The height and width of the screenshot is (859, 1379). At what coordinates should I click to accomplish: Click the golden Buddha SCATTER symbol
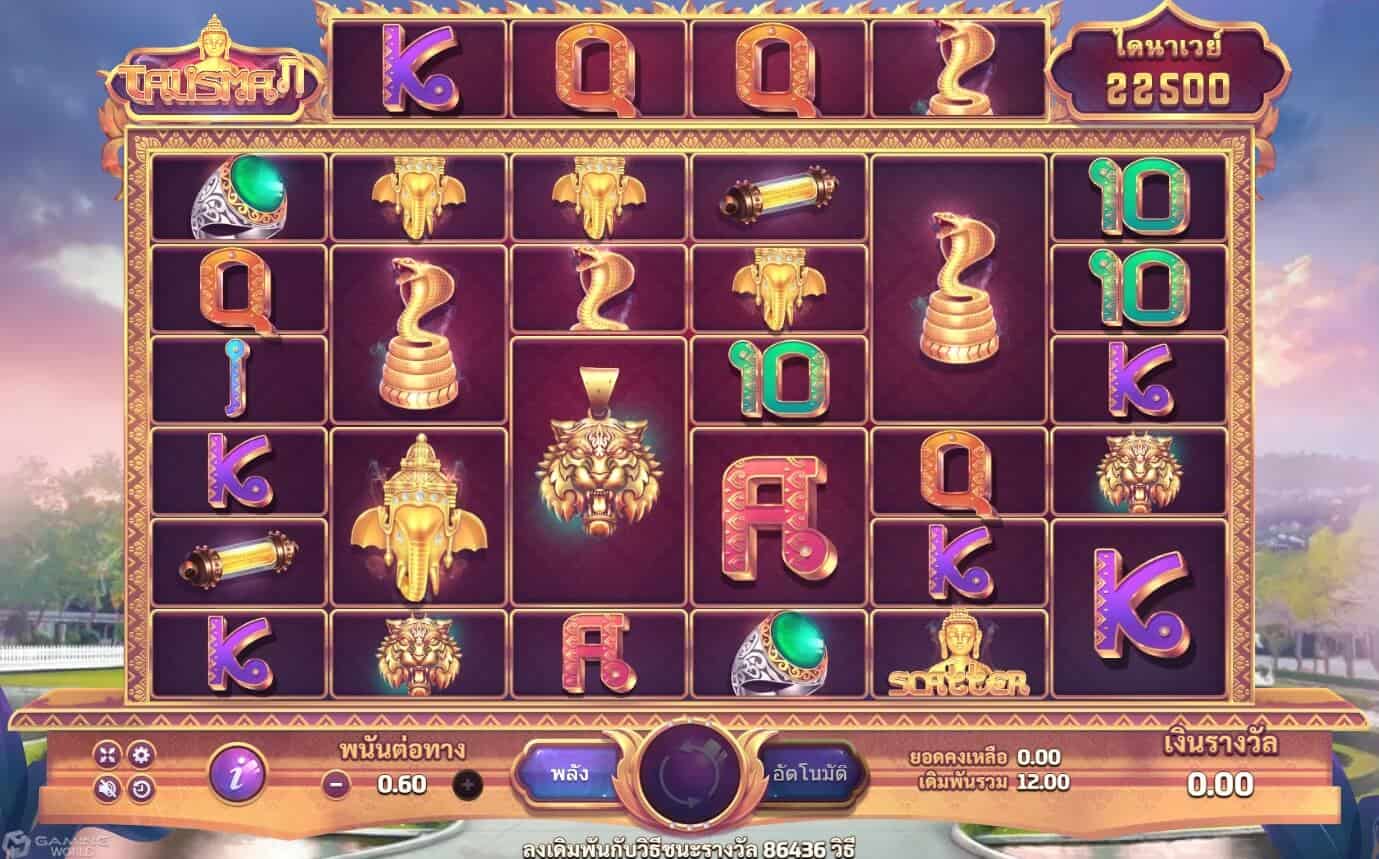coord(960,655)
